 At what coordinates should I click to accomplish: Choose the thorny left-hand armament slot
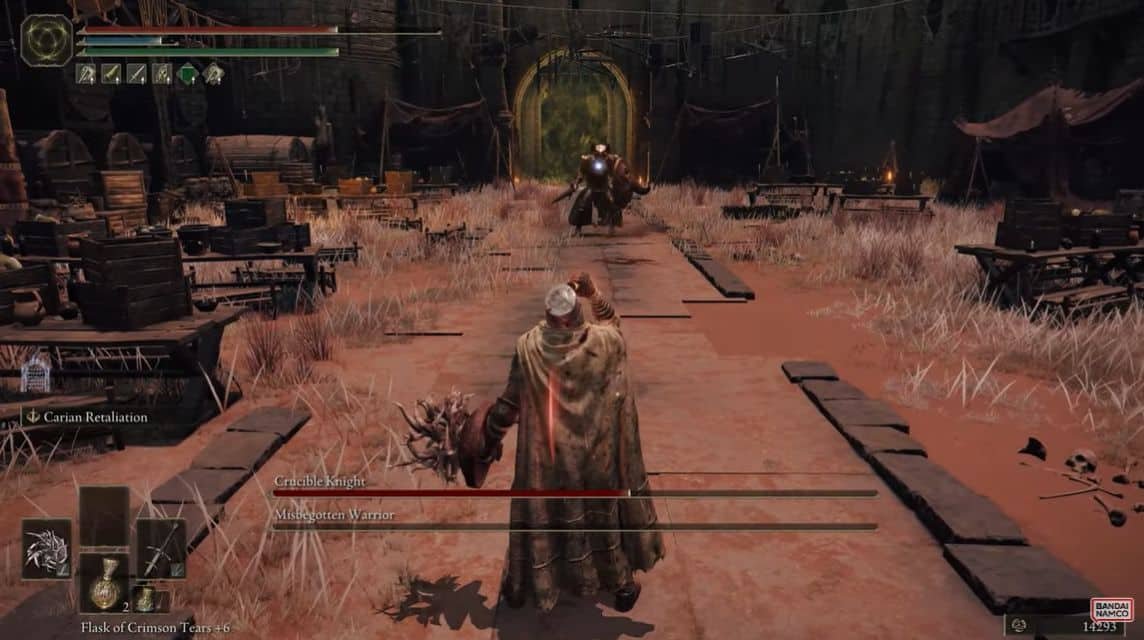tap(46, 549)
